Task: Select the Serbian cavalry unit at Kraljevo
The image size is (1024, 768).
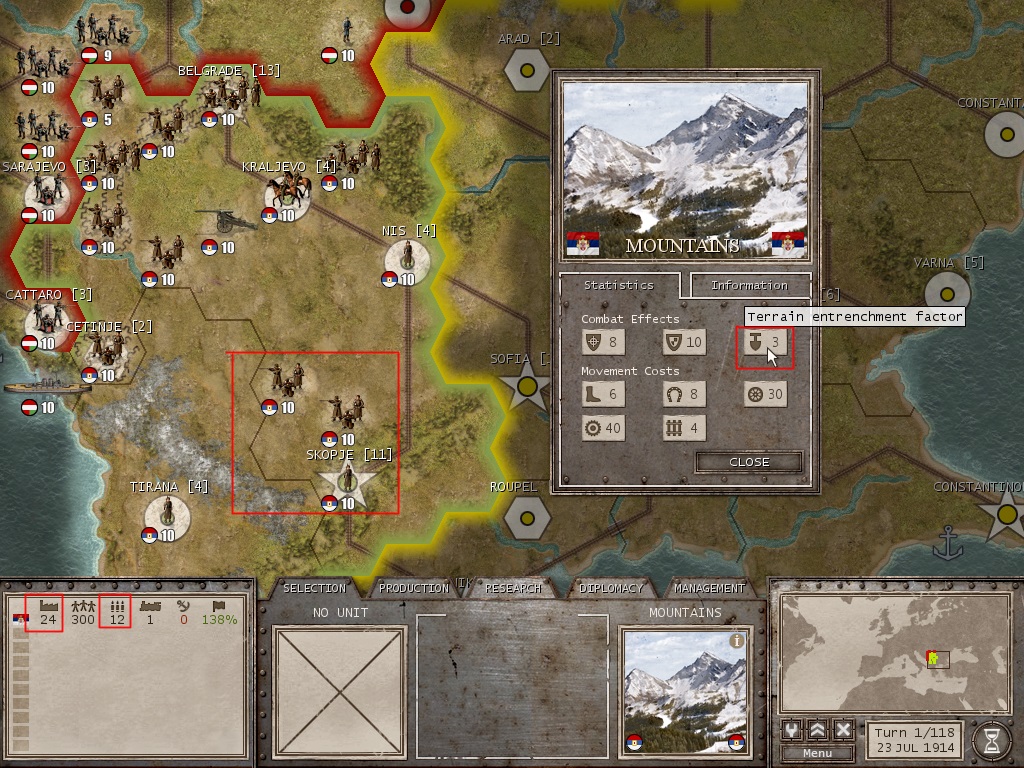Action: click(x=286, y=193)
